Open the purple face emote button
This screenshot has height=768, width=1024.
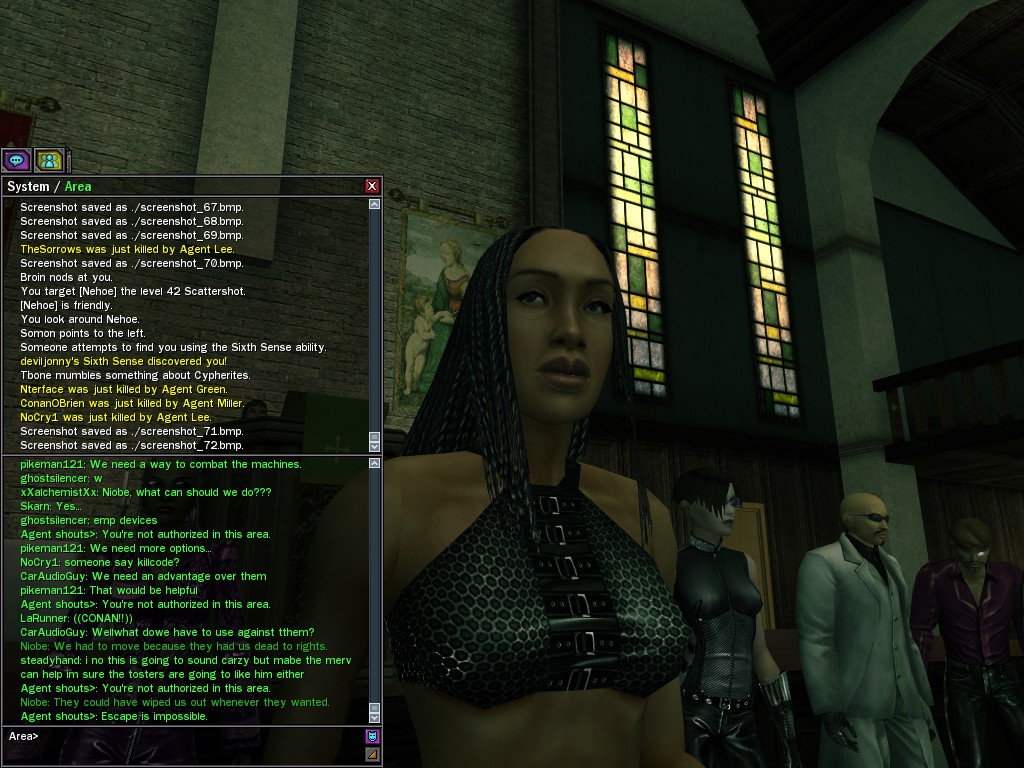[x=373, y=736]
